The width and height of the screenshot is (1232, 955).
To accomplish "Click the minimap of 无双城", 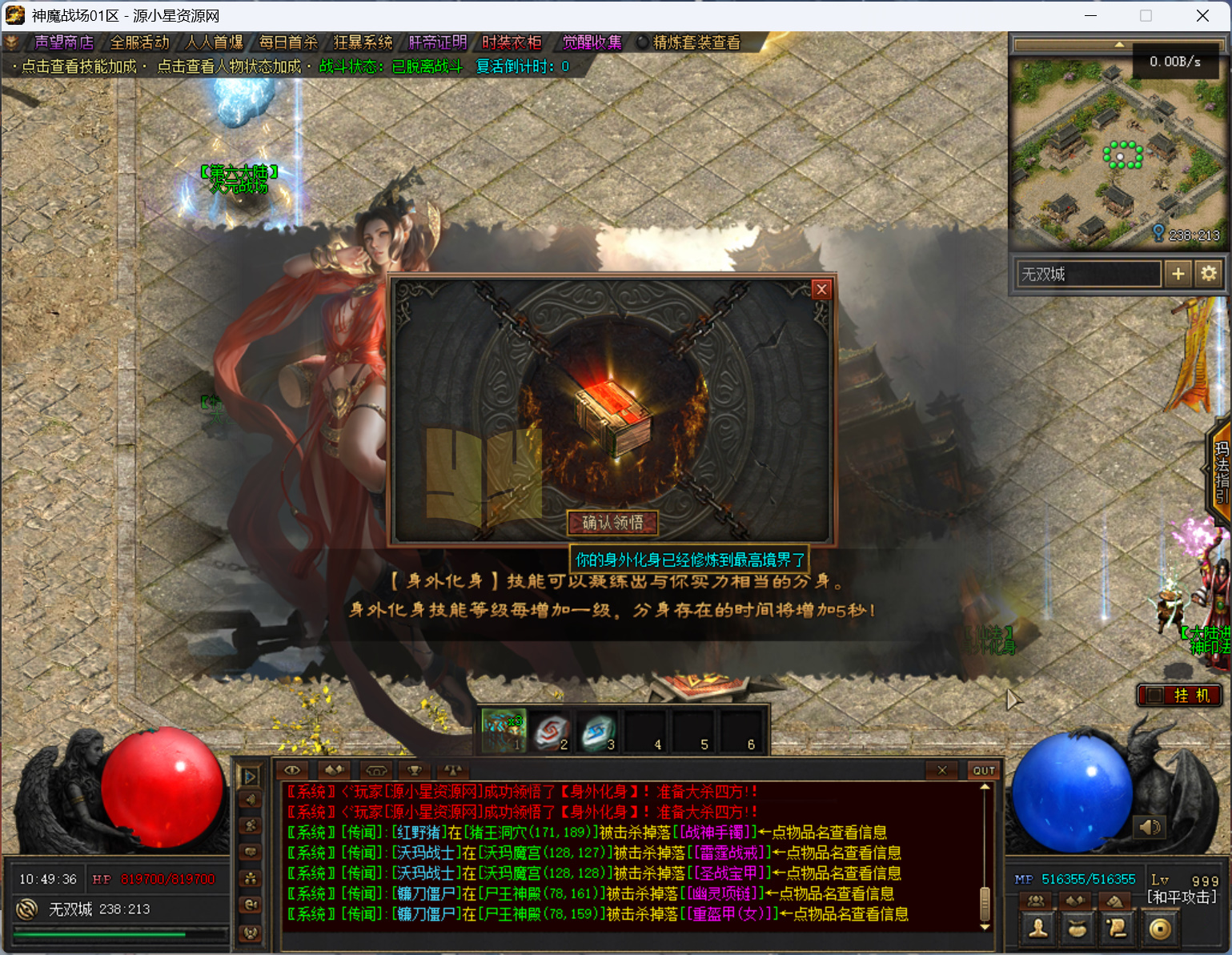I will 1116,152.
